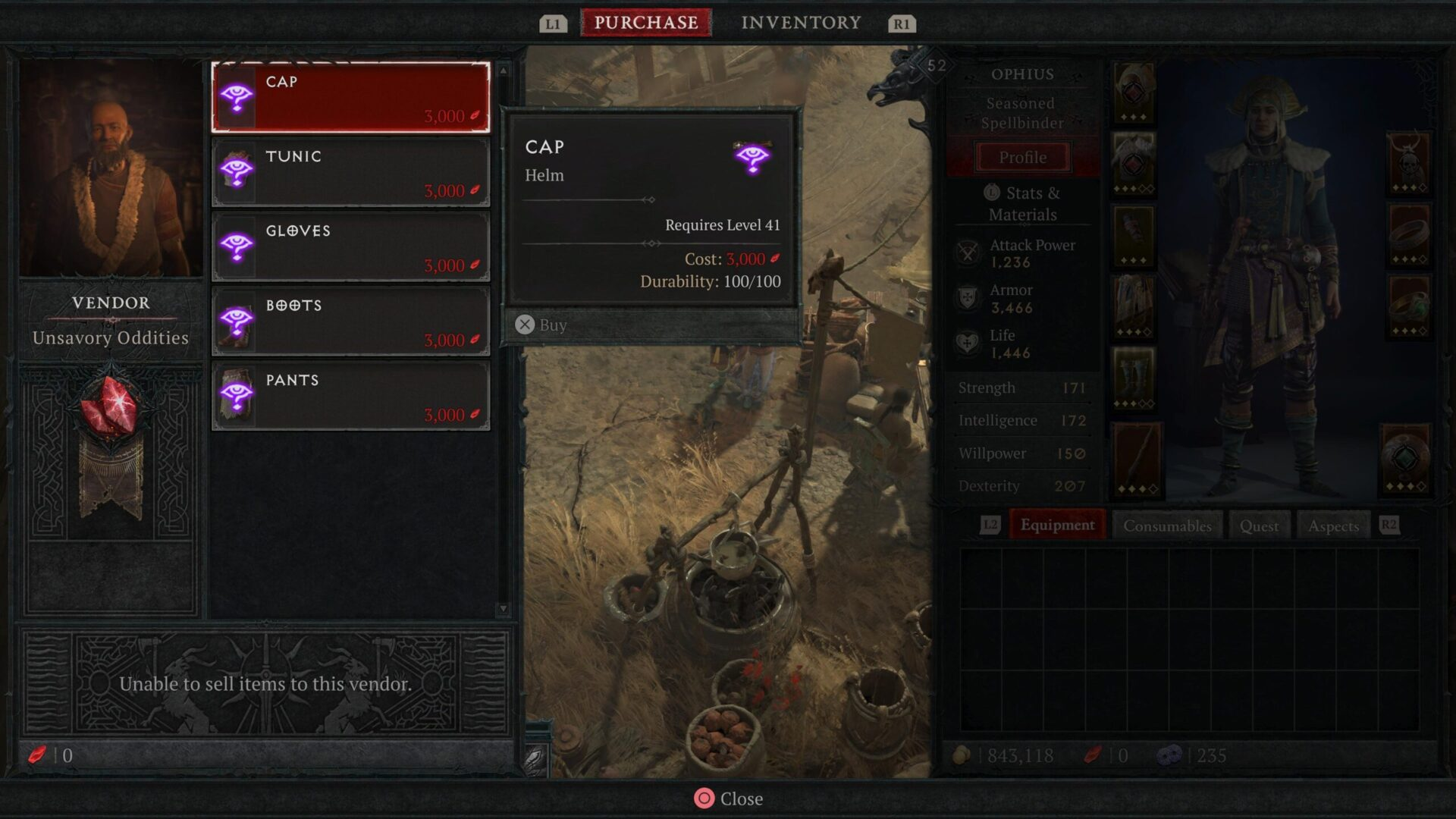Pick the Boots vendor listing
Screen dimensions: 1456x819
[x=350, y=322]
